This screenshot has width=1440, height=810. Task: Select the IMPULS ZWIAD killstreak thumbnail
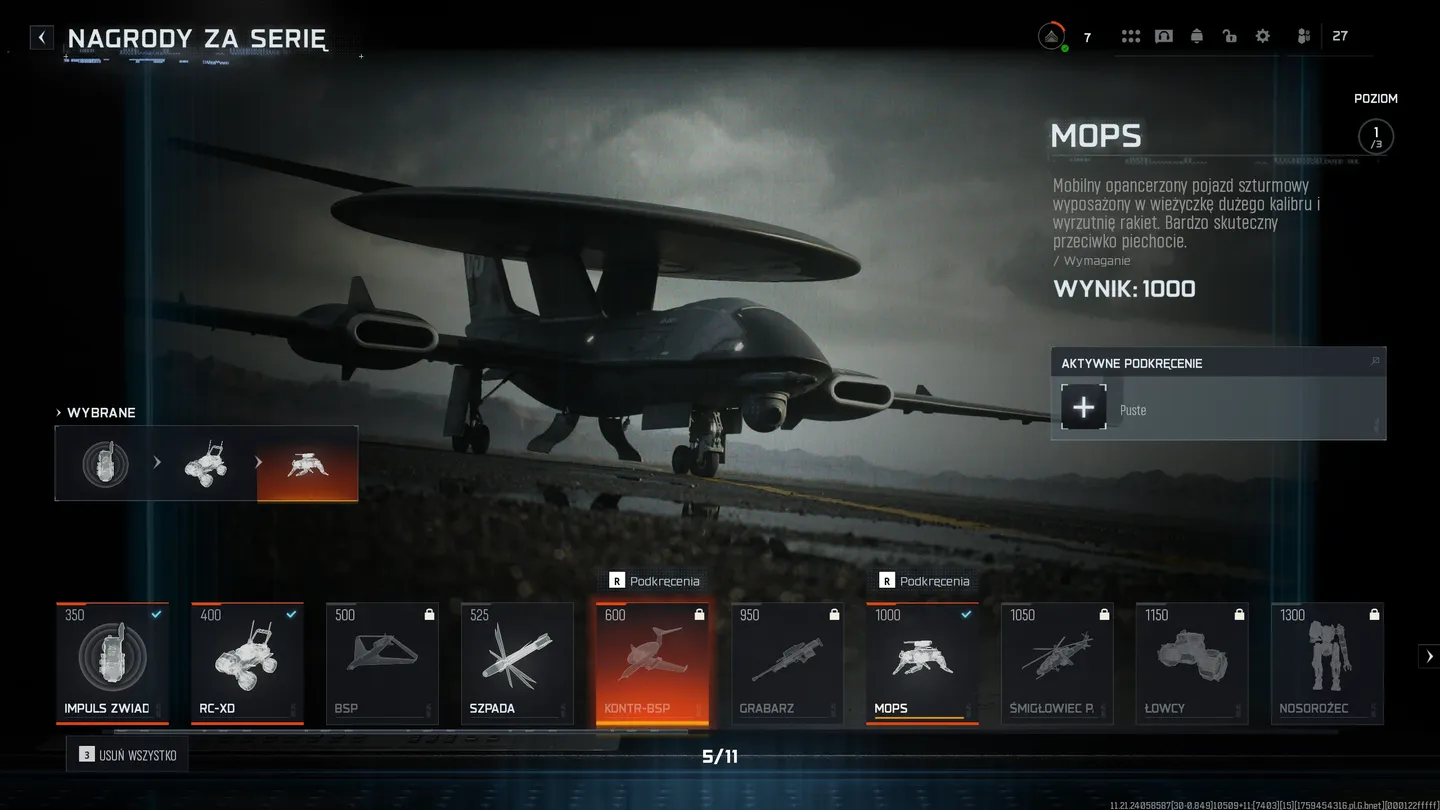(112, 660)
